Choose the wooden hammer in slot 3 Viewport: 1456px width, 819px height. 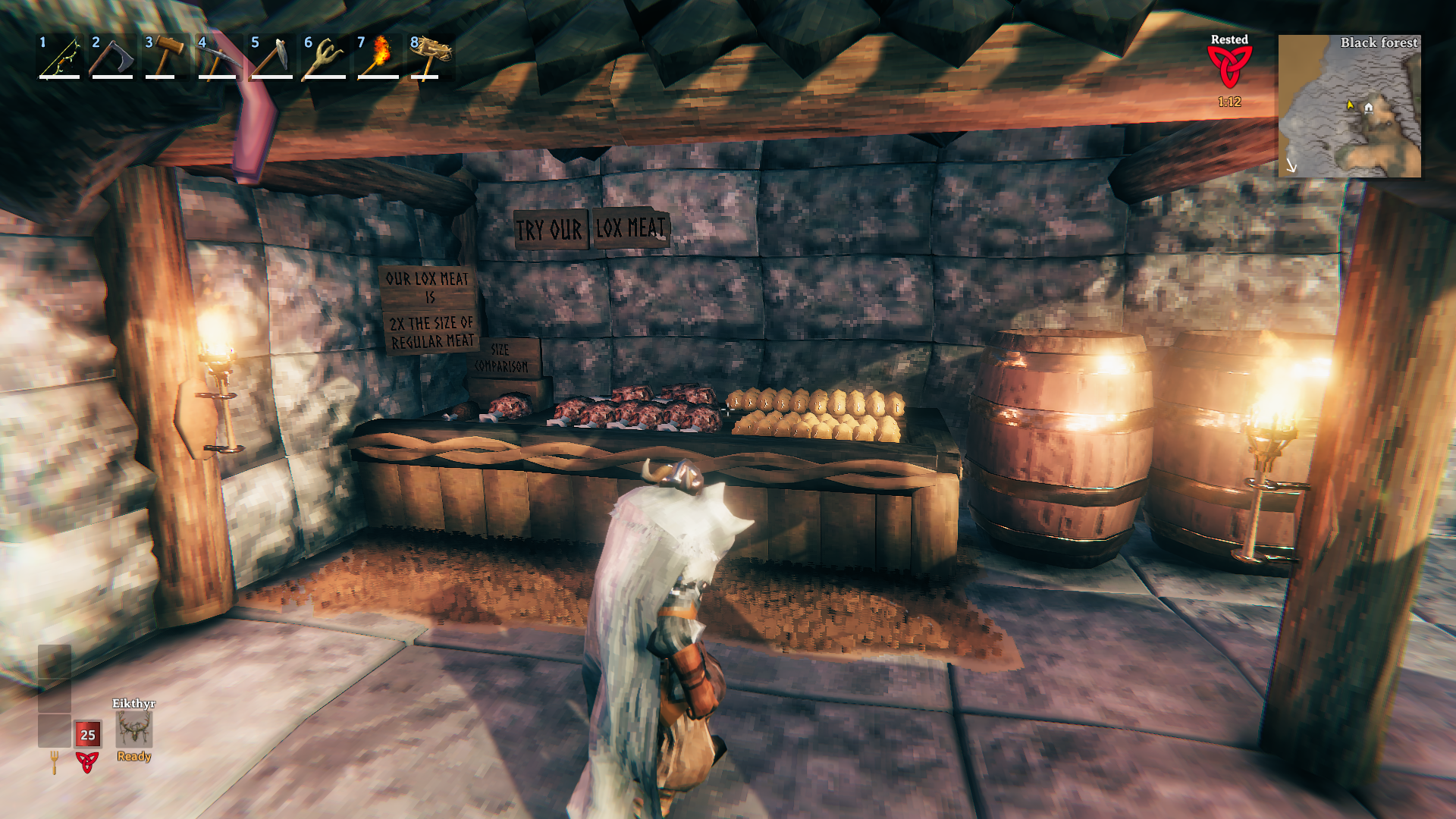(165, 58)
